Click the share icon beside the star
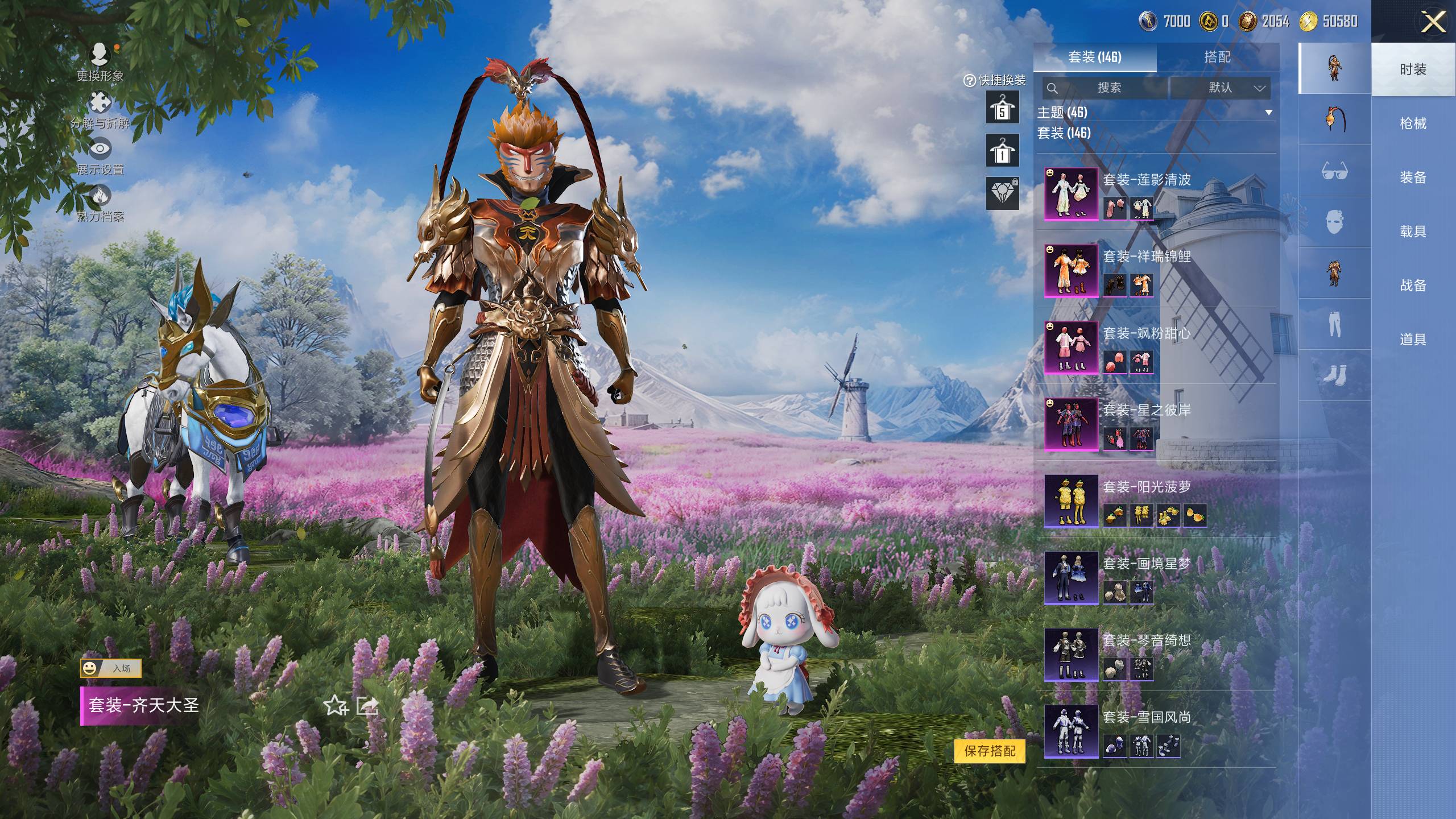The image size is (1456, 819). [x=367, y=706]
